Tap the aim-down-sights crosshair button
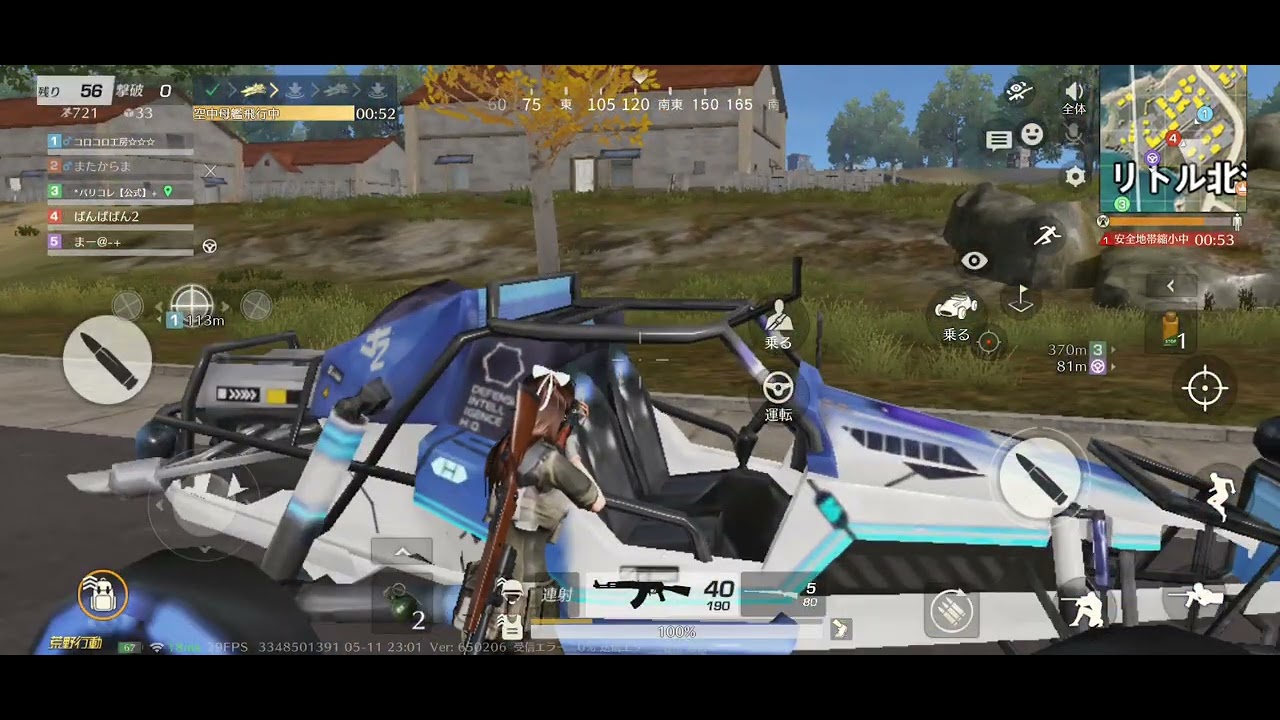 (1205, 388)
